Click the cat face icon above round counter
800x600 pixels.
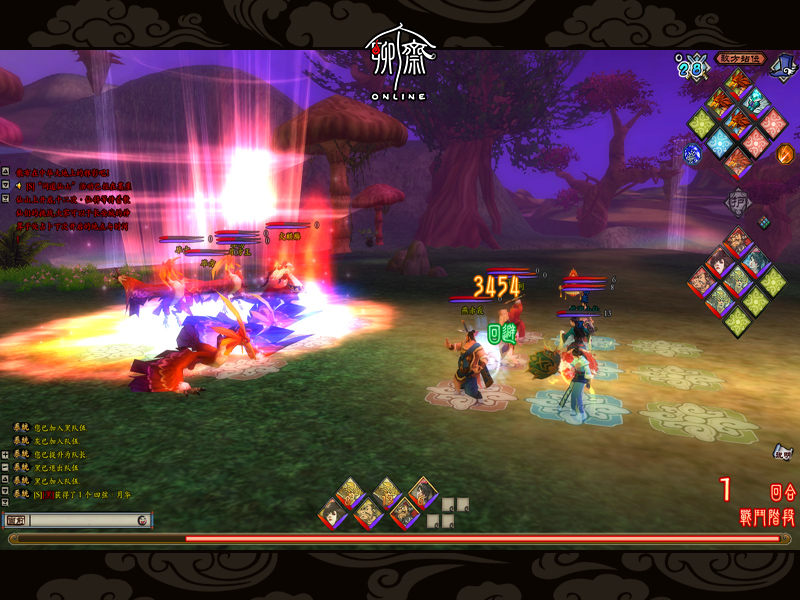(x=783, y=452)
